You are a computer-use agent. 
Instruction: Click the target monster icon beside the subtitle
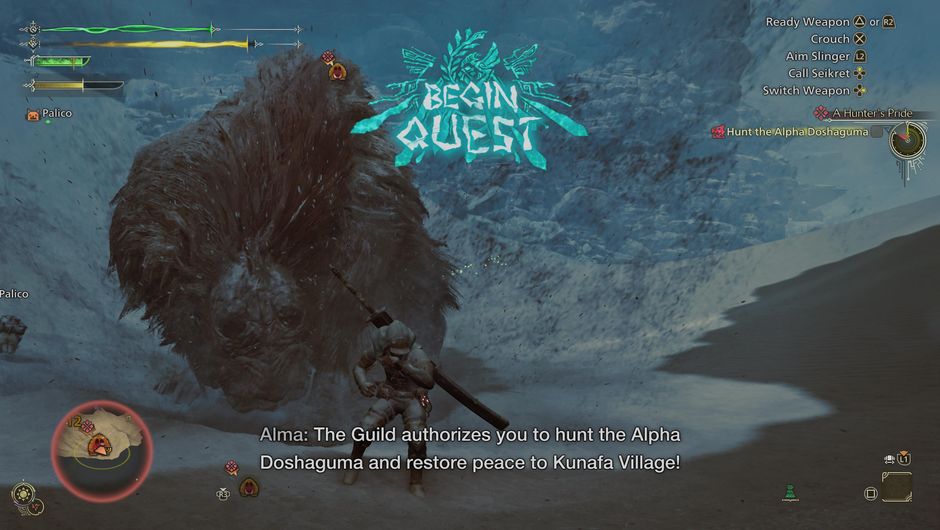(x=232, y=467)
